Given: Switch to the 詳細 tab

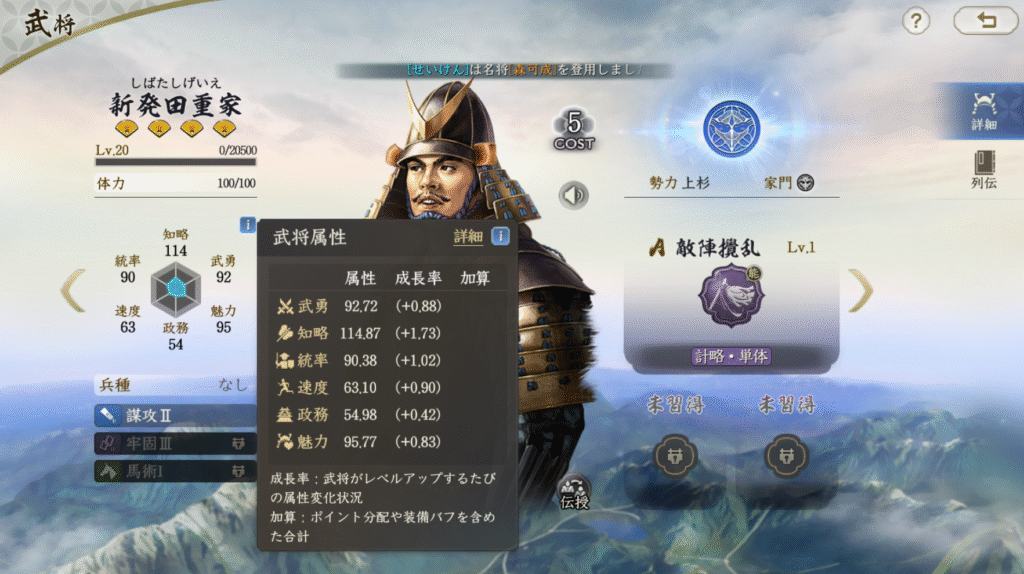Looking at the screenshot, I should point(983,110).
